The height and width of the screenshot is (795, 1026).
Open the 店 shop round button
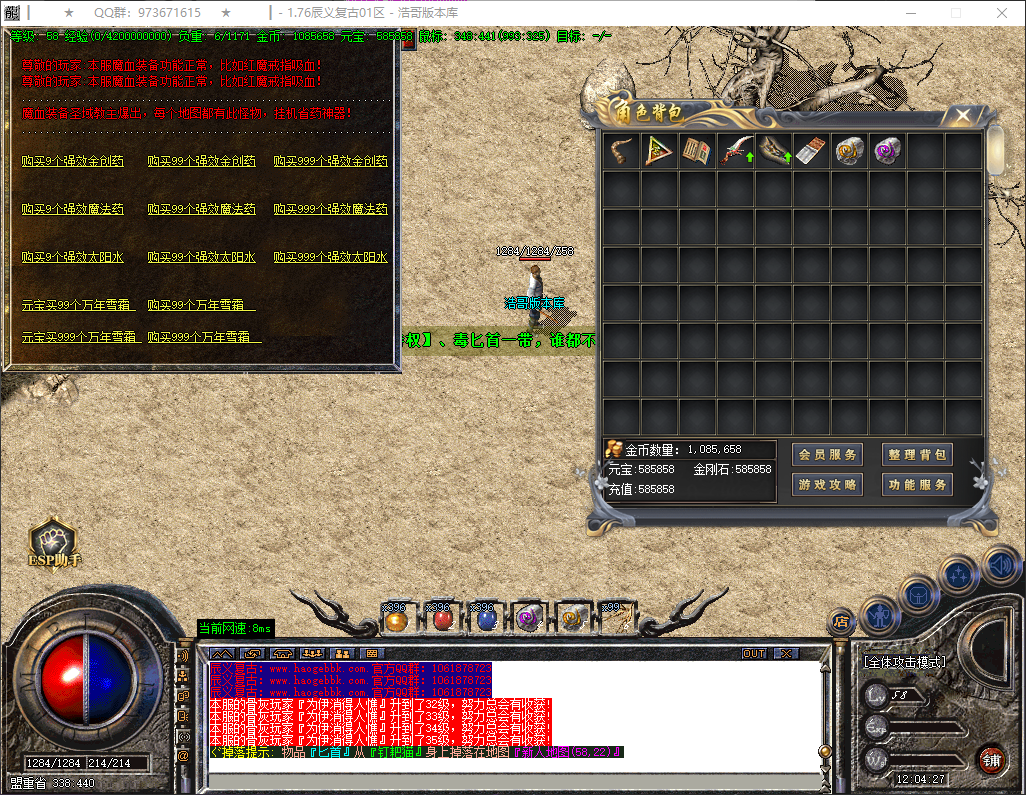842,622
